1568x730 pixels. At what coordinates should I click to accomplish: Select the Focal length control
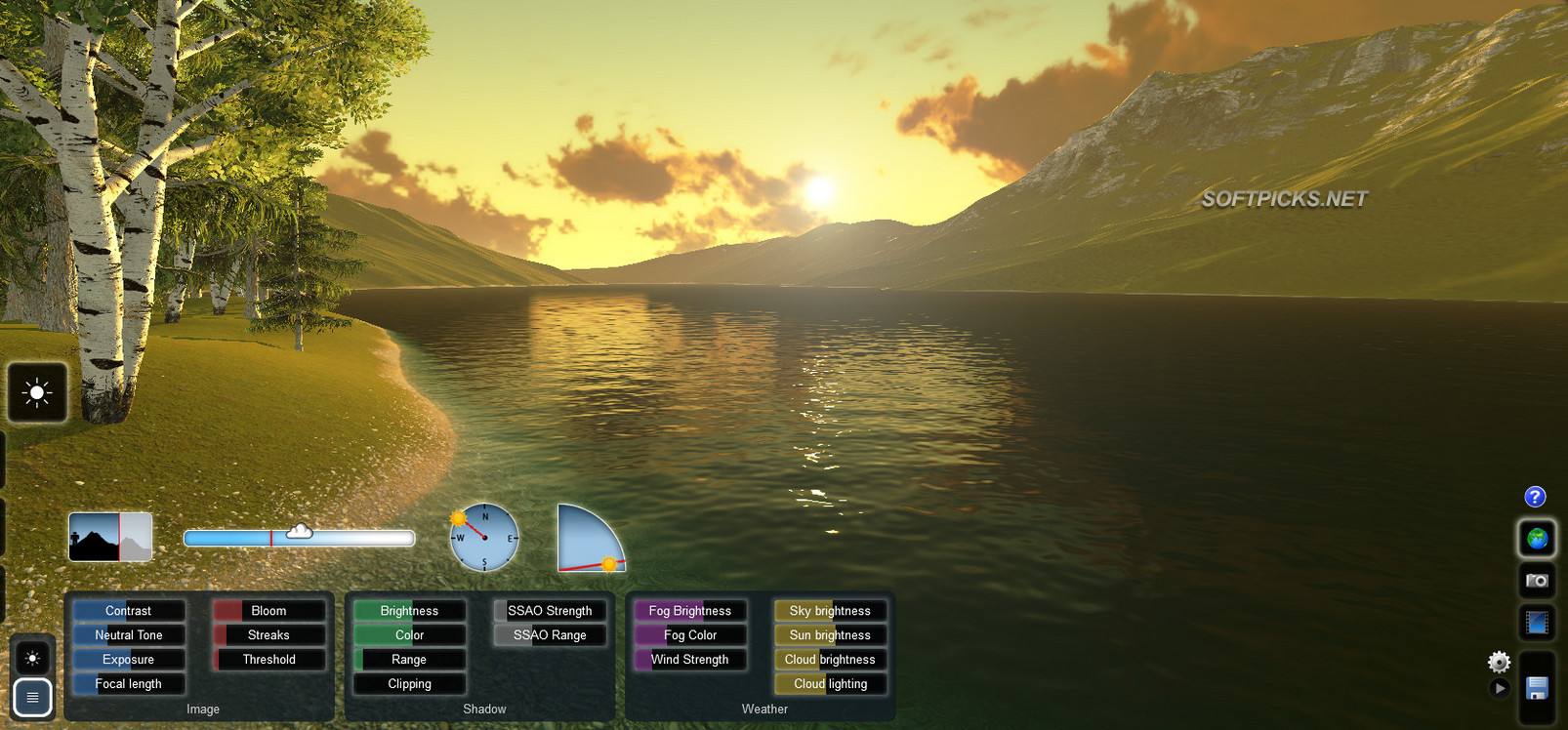(x=128, y=683)
